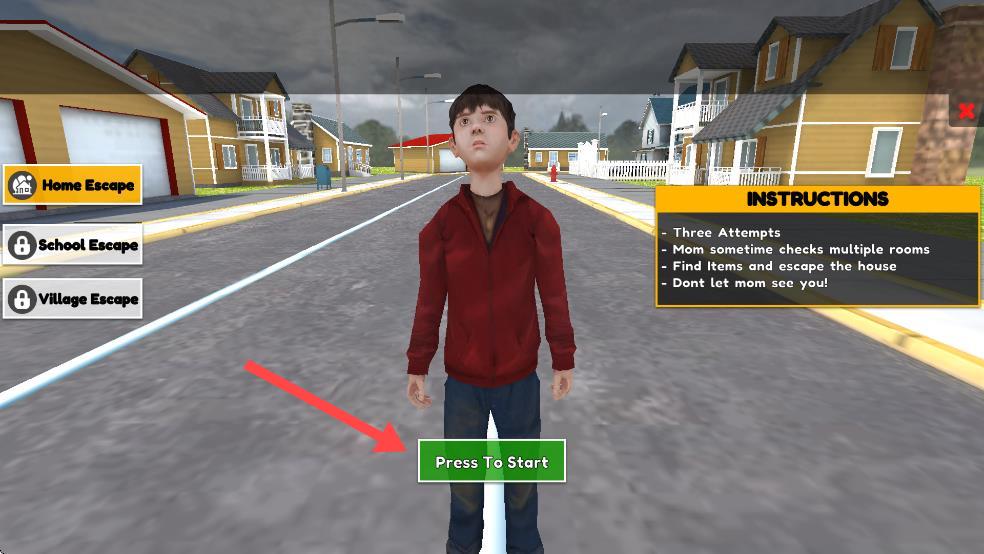Click the green Press To Start button
Image resolution: width=984 pixels, height=554 pixels.
click(492, 462)
